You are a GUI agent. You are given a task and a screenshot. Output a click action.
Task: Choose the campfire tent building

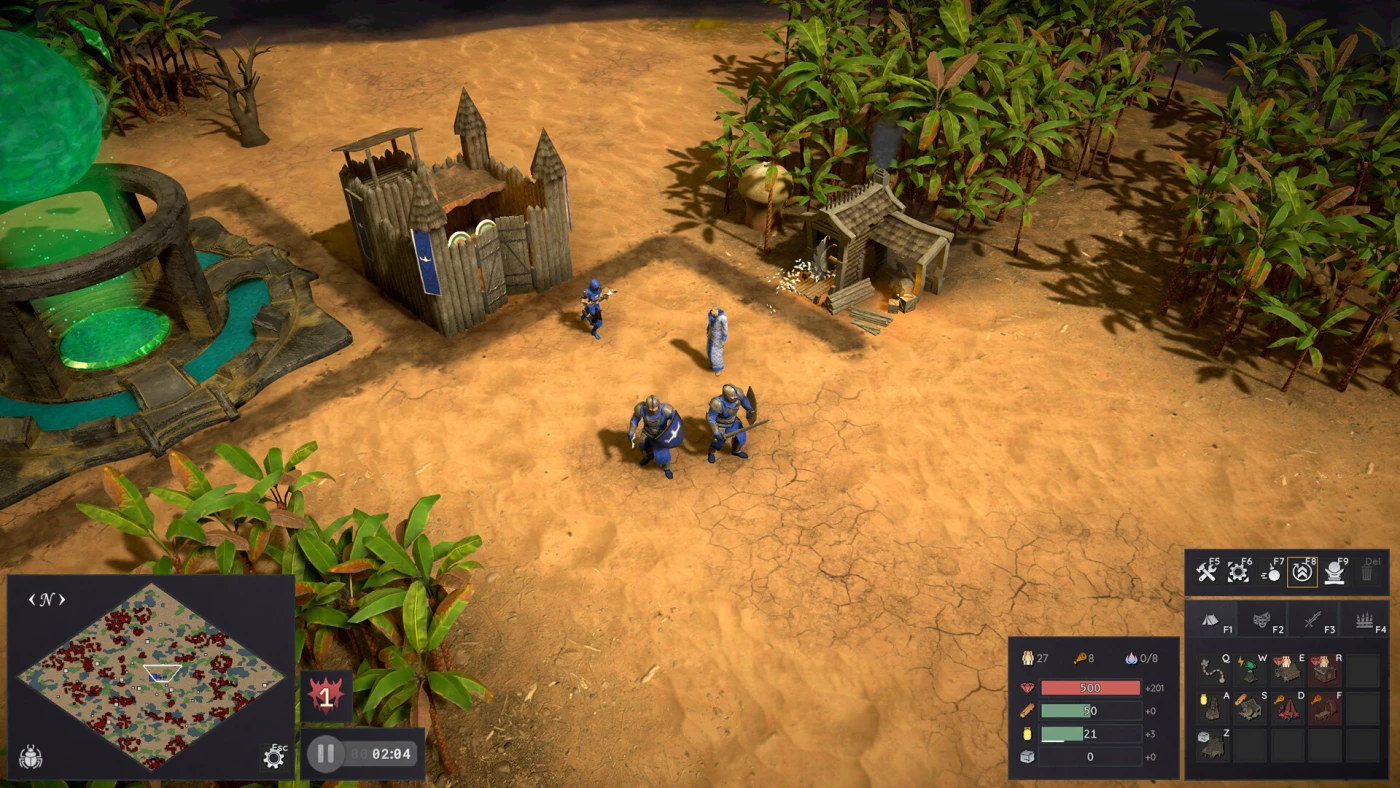pyautogui.click(x=1287, y=708)
